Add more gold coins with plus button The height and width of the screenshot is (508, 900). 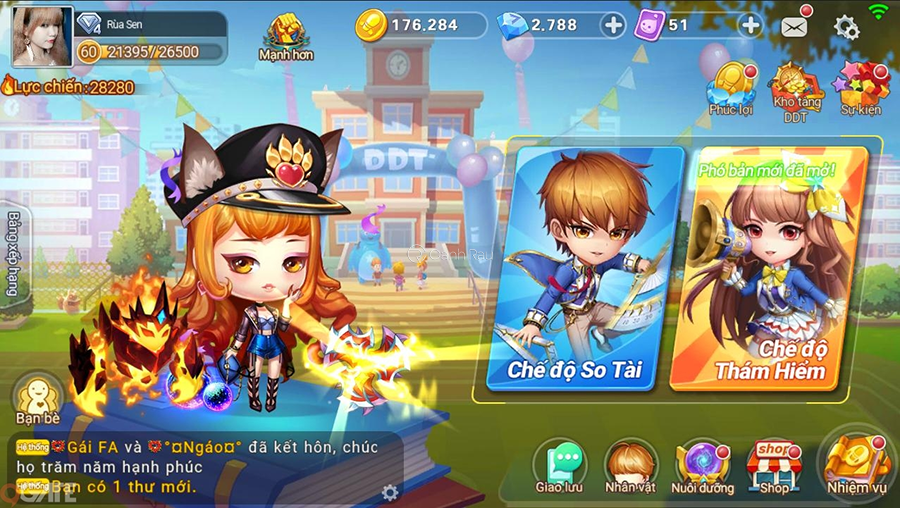[614, 25]
